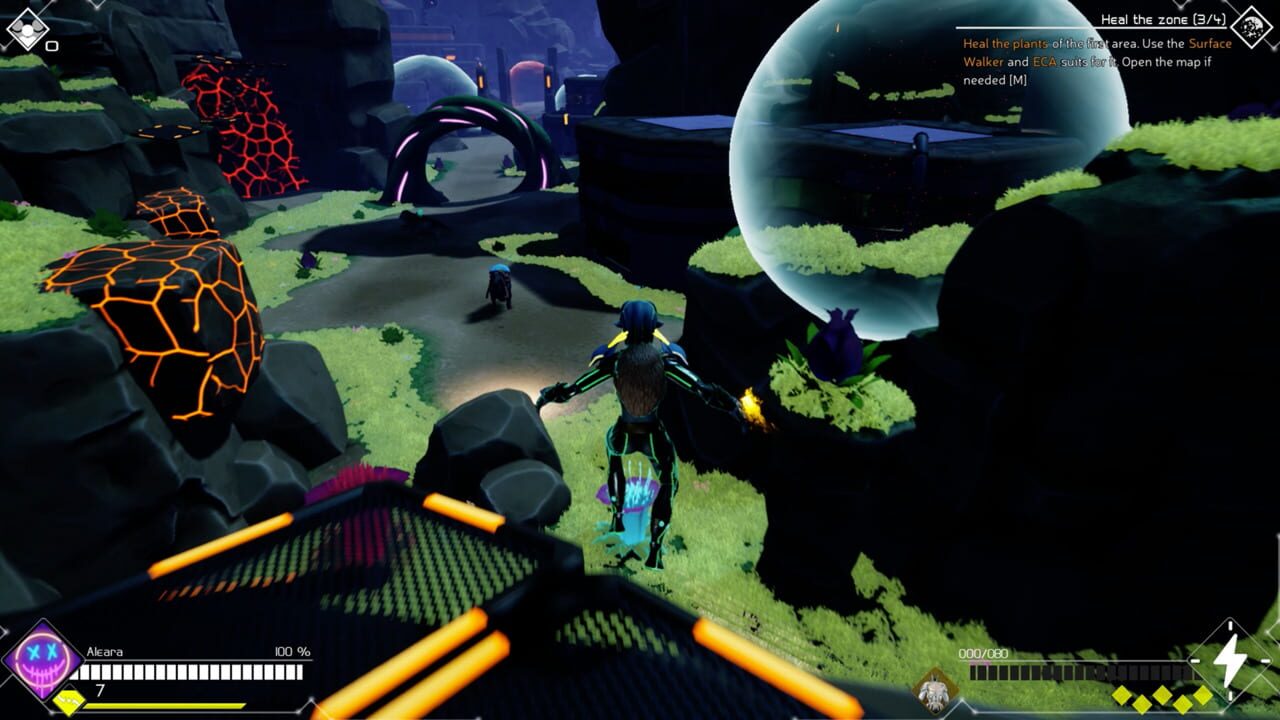Select the Heal the zone (3/4) quest entry
Image resolution: width=1280 pixels, height=720 pixels.
pos(1163,19)
